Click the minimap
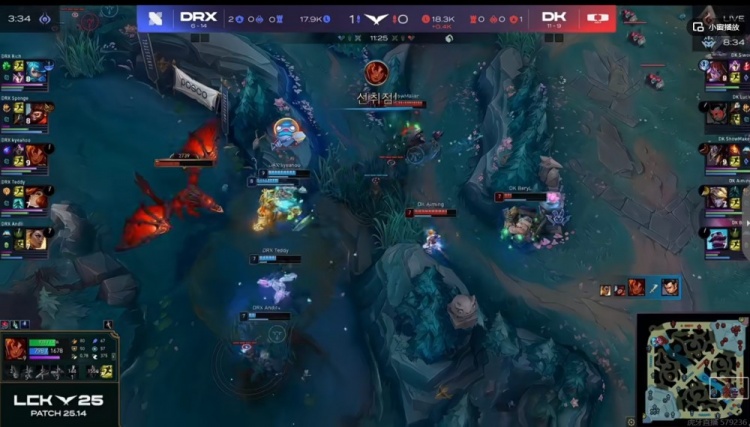750x427 pixels. [691, 365]
